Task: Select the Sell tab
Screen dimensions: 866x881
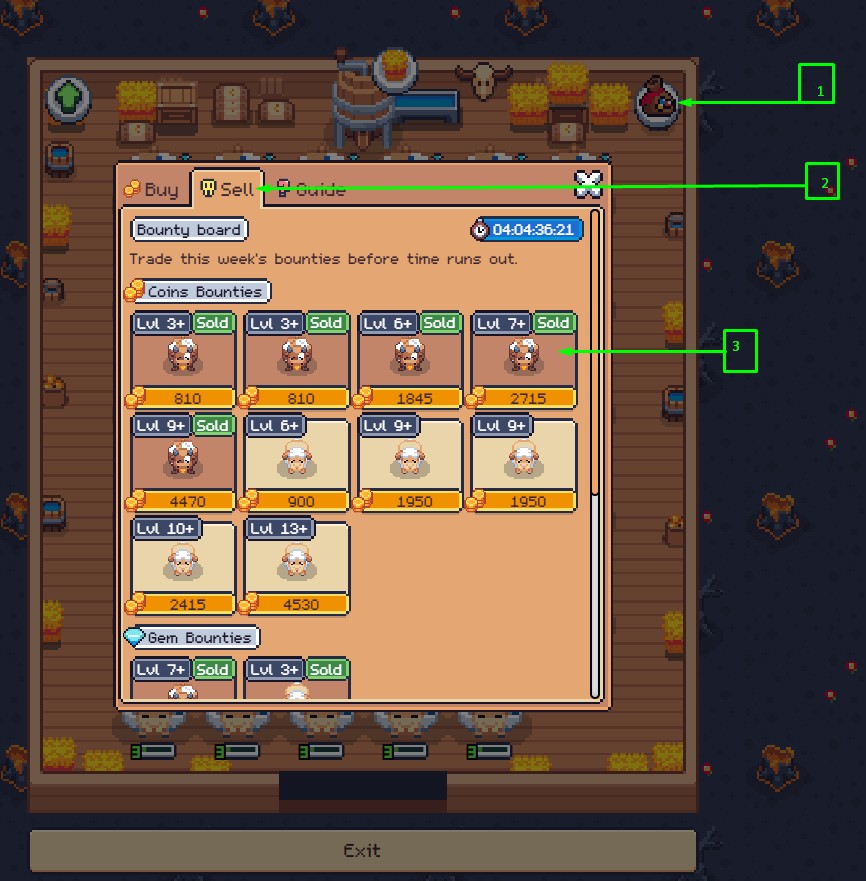Action: click(227, 189)
